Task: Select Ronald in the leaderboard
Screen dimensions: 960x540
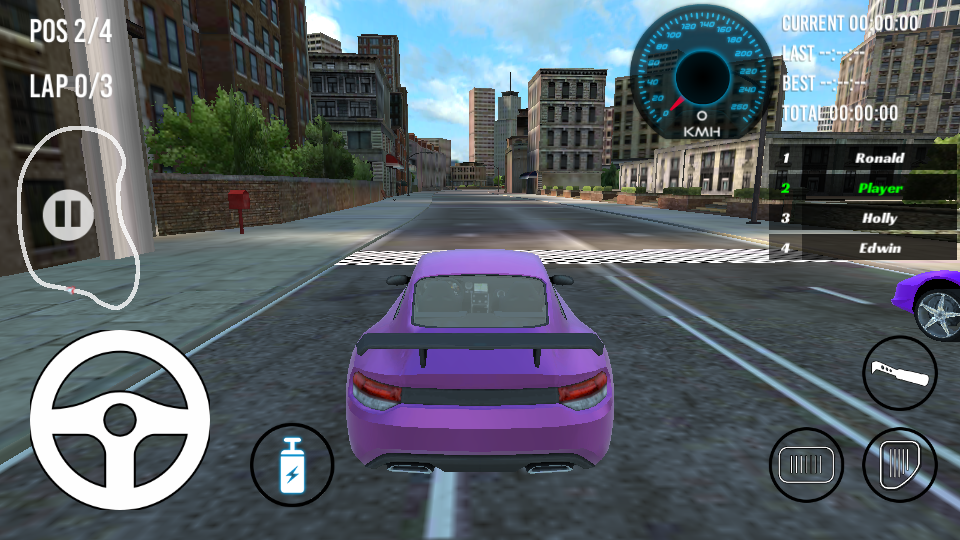Action: [865, 158]
